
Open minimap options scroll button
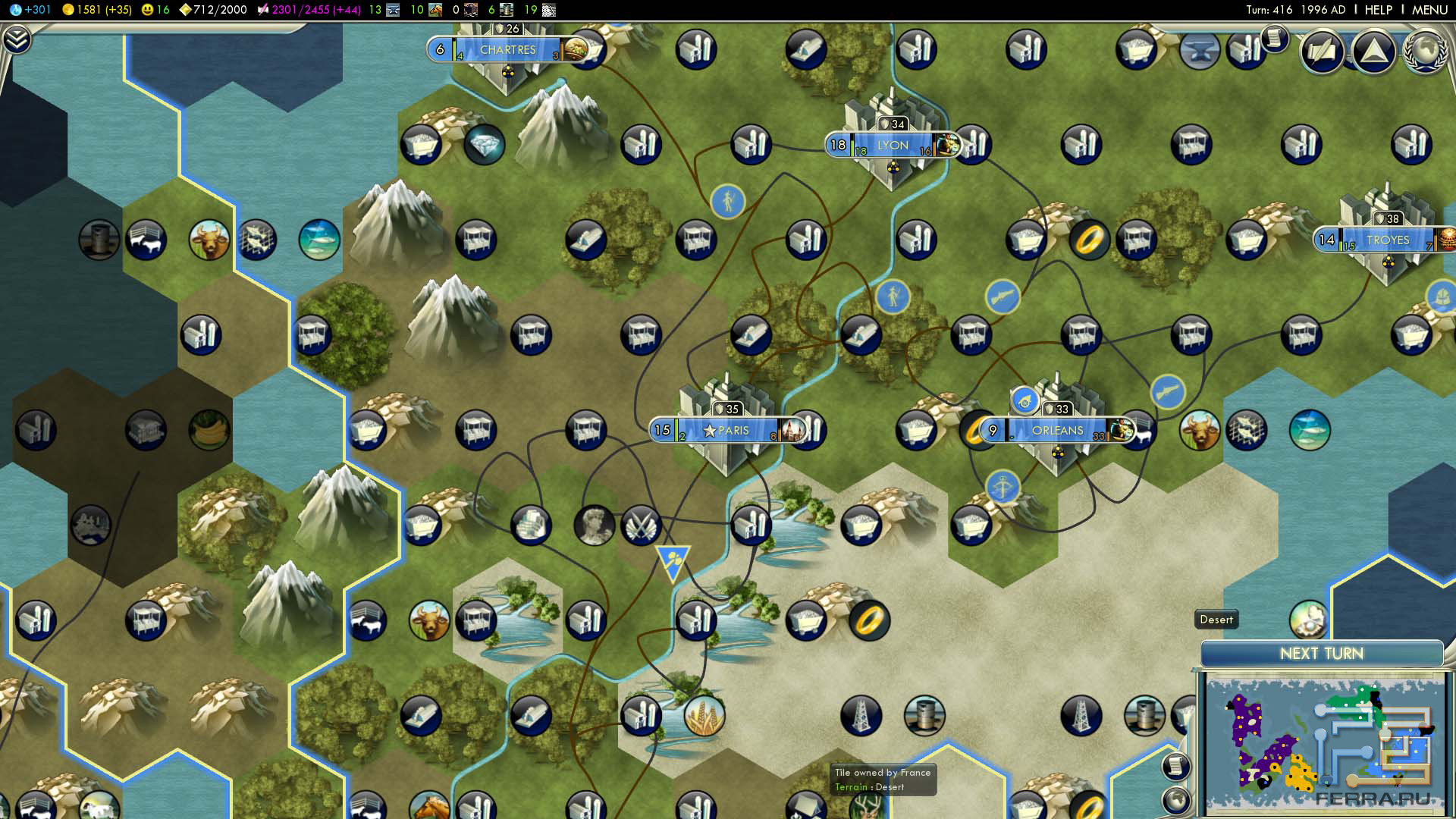pos(1175,766)
